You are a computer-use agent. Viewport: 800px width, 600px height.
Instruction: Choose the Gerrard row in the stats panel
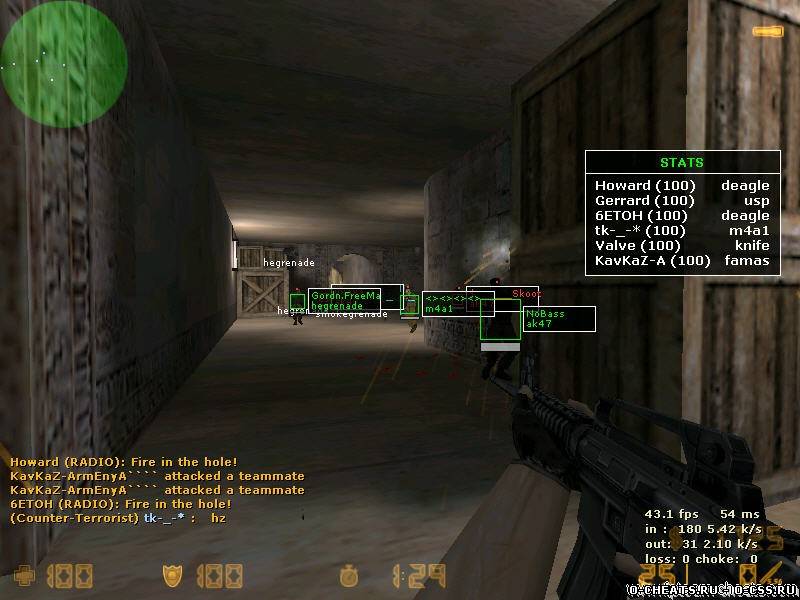point(682,200)
